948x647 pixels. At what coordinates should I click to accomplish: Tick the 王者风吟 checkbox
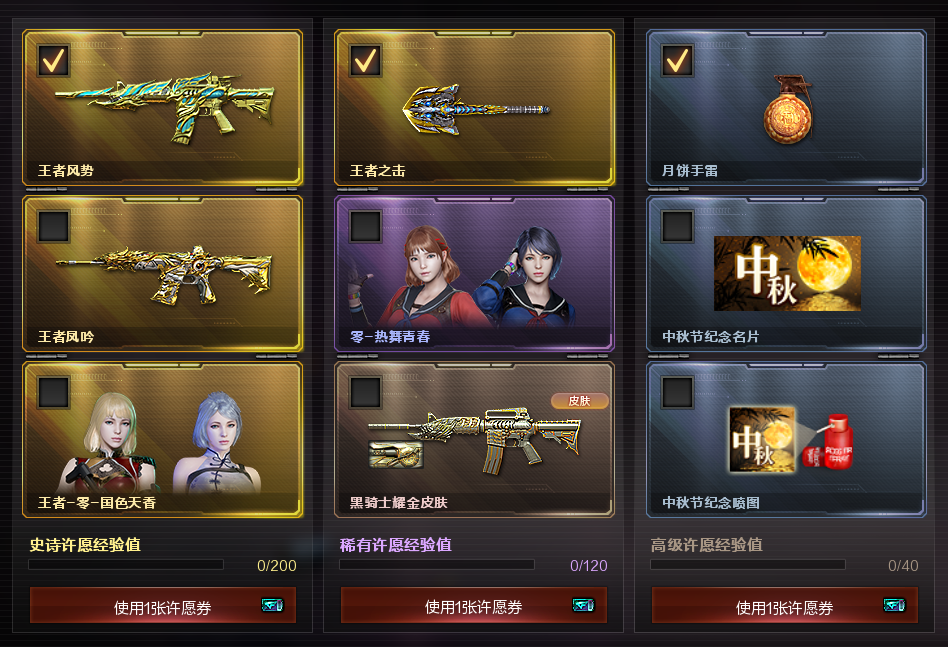(54, 226)
